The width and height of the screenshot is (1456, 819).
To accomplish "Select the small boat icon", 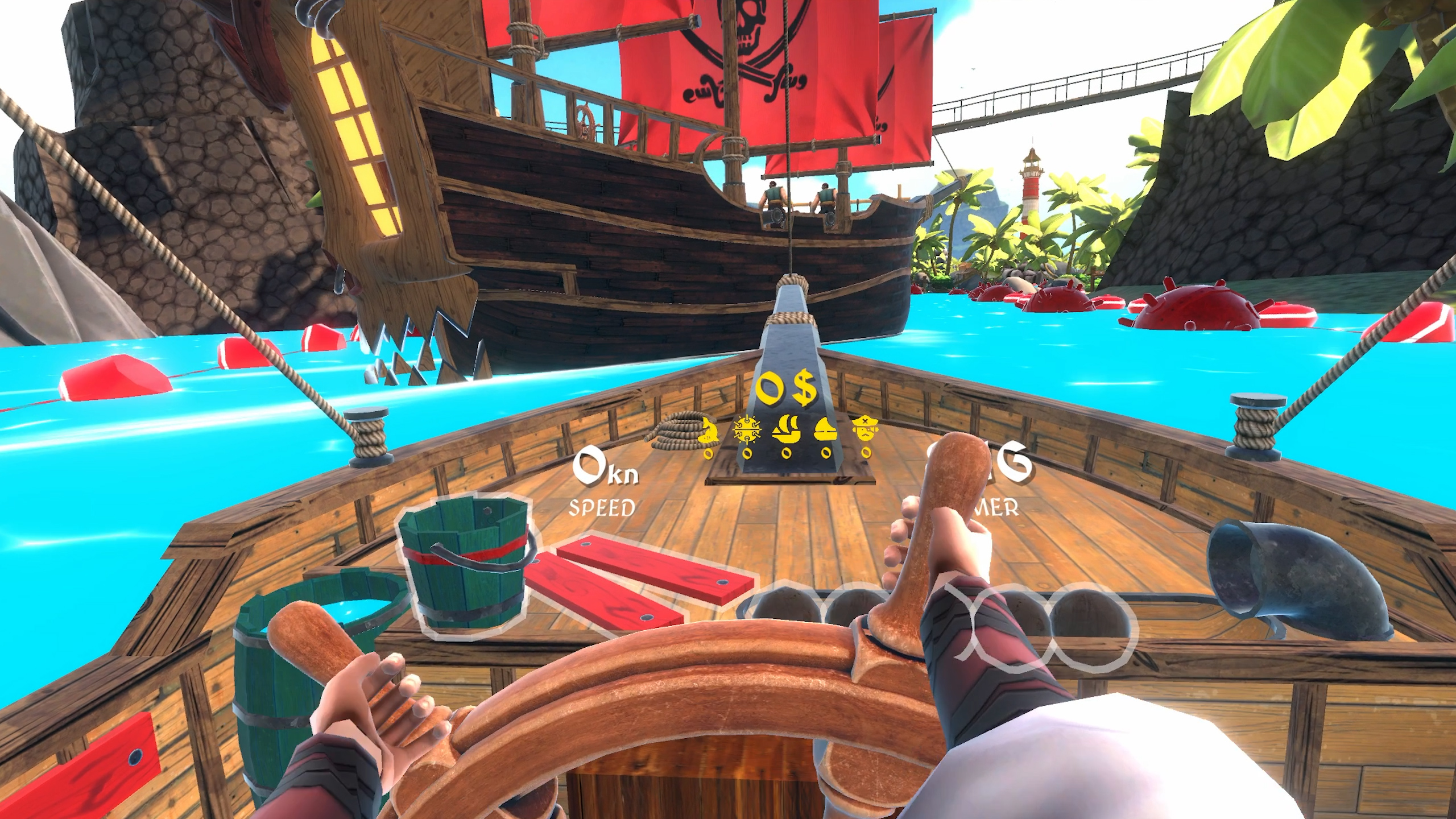I will (x=826, y=431).
